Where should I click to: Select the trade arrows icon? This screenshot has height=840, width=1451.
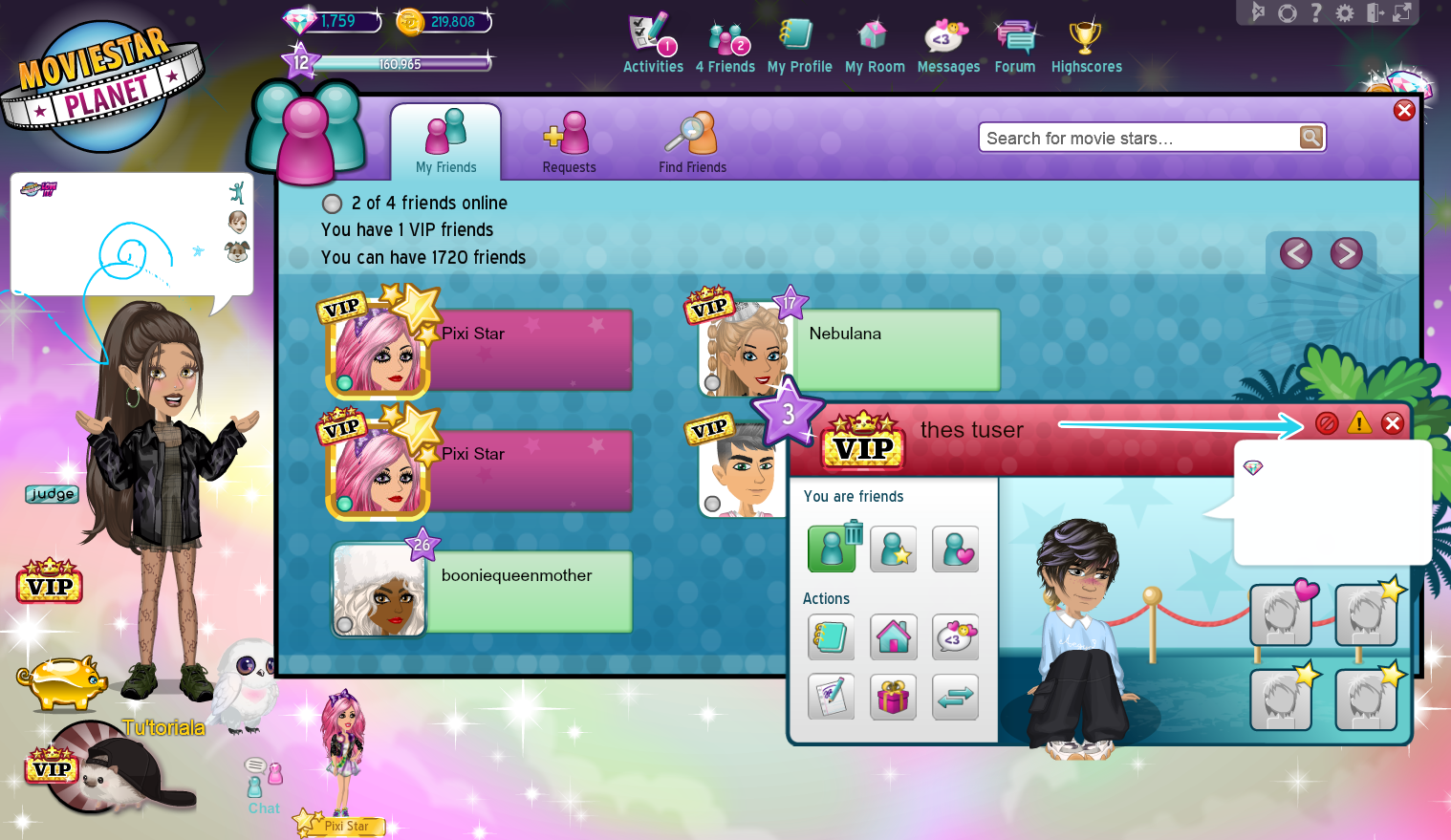(x=954, y=697)
